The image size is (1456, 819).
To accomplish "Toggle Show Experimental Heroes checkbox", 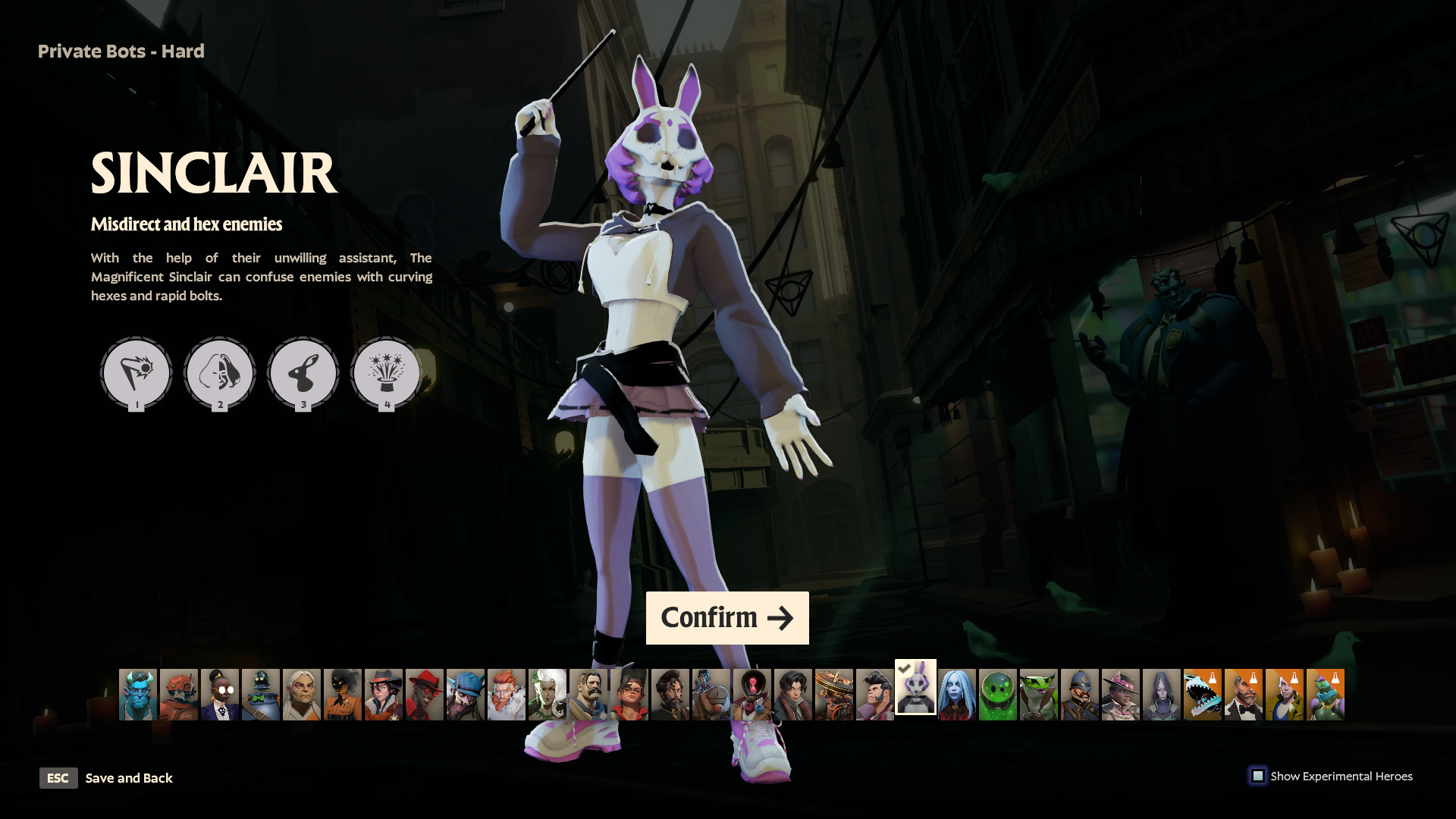I will (1258, 776).
